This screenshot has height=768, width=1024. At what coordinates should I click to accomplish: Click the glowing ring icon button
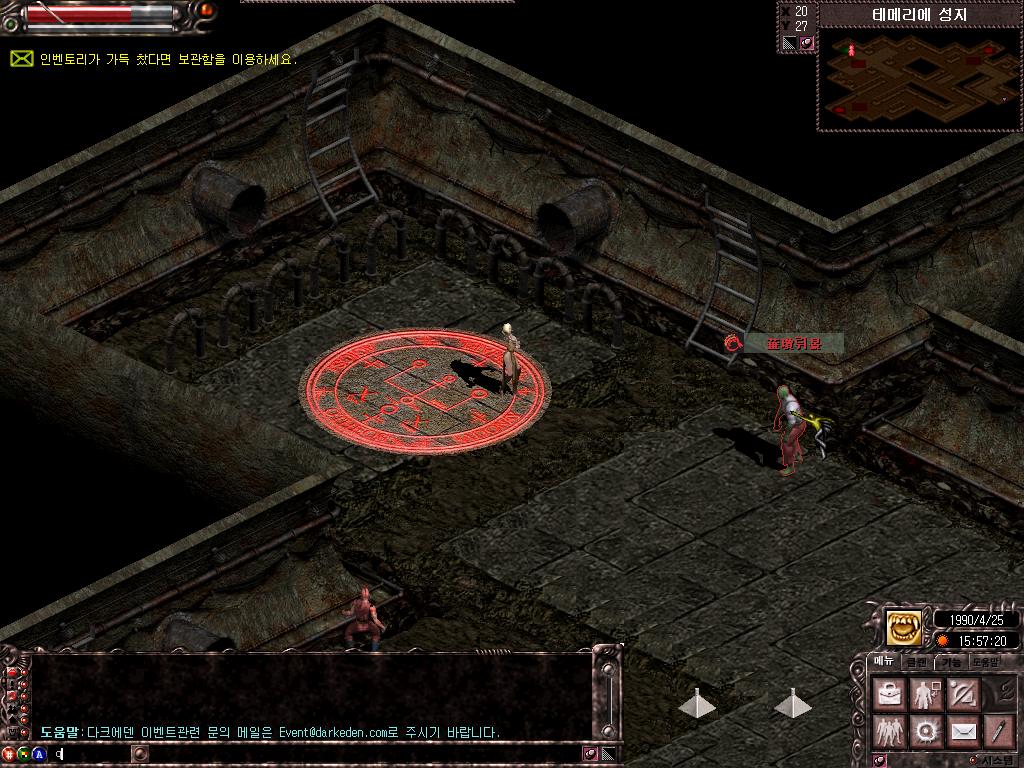925,731
